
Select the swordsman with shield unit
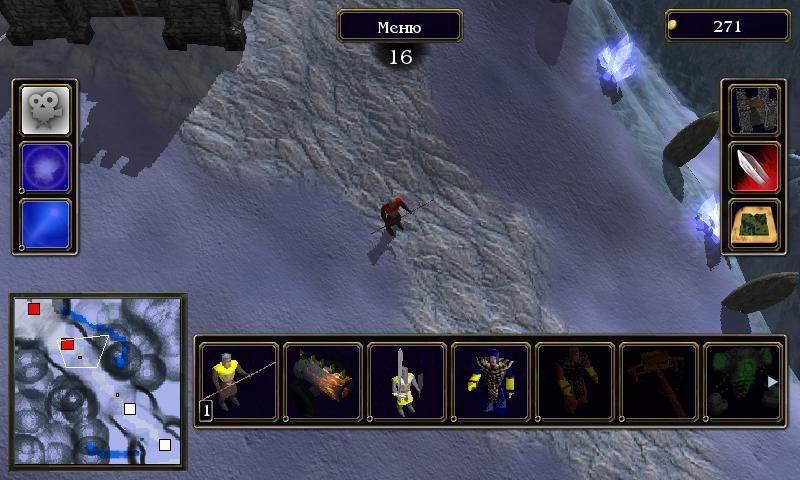click(x=407, y=380)
